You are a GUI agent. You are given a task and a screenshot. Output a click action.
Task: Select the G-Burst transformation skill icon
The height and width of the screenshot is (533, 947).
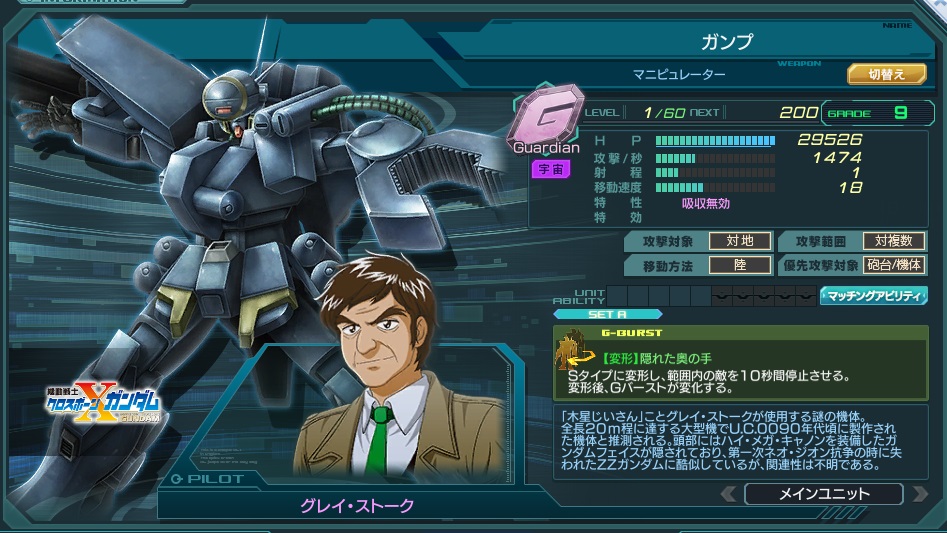click(574, 351)
